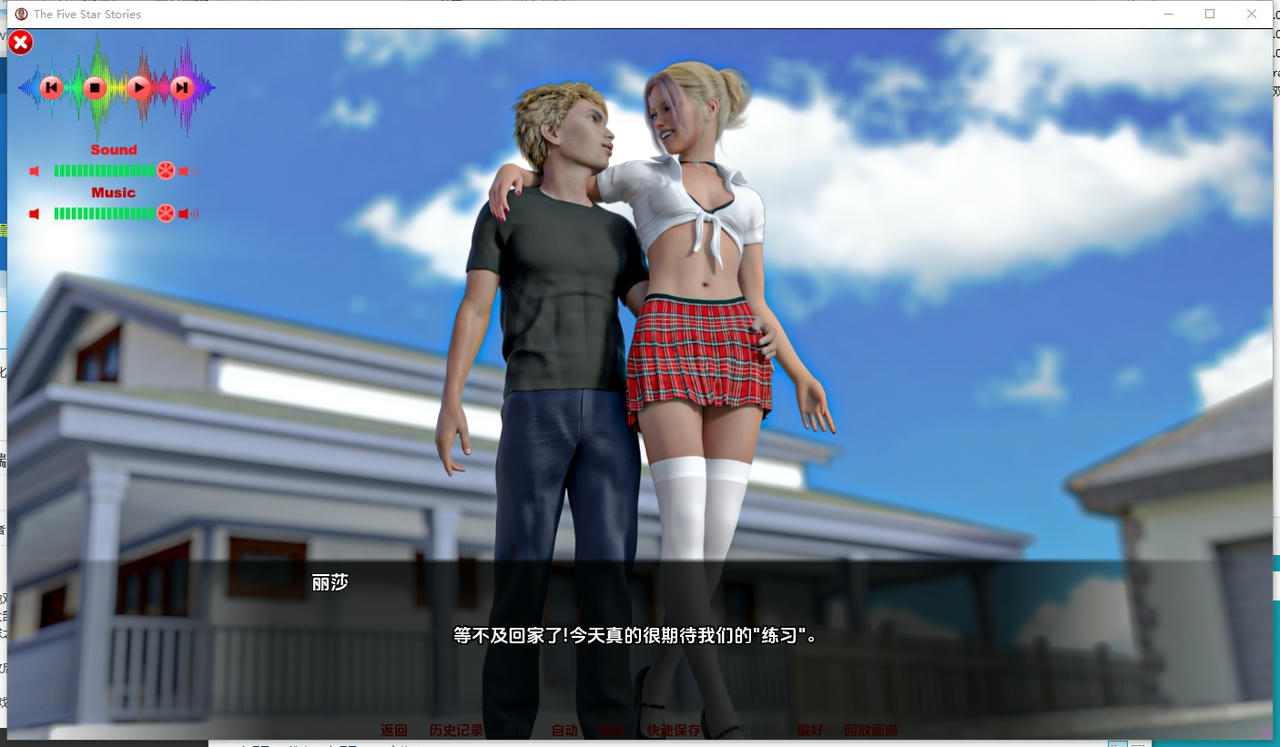This screenshot has width=1280, height=747.
Task: Mute Sound using the left speaker icon
Action: point(33,170)
